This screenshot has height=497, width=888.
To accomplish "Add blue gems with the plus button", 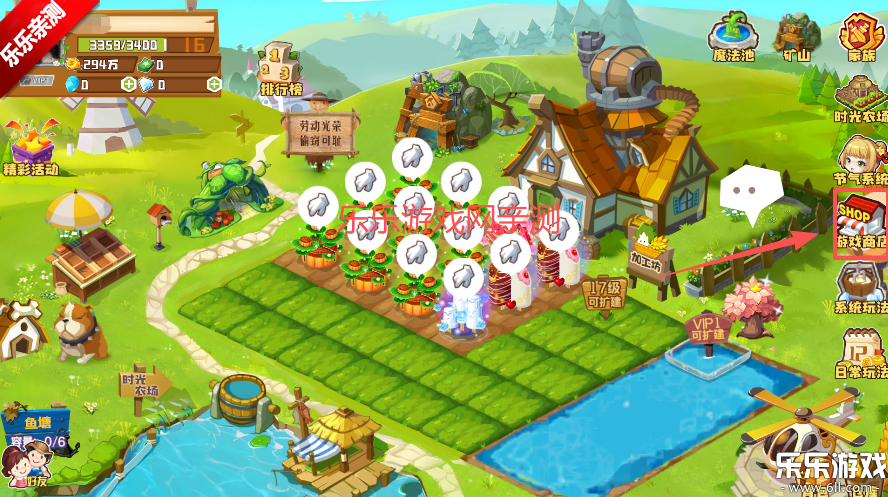I will (x=128, y=85).
